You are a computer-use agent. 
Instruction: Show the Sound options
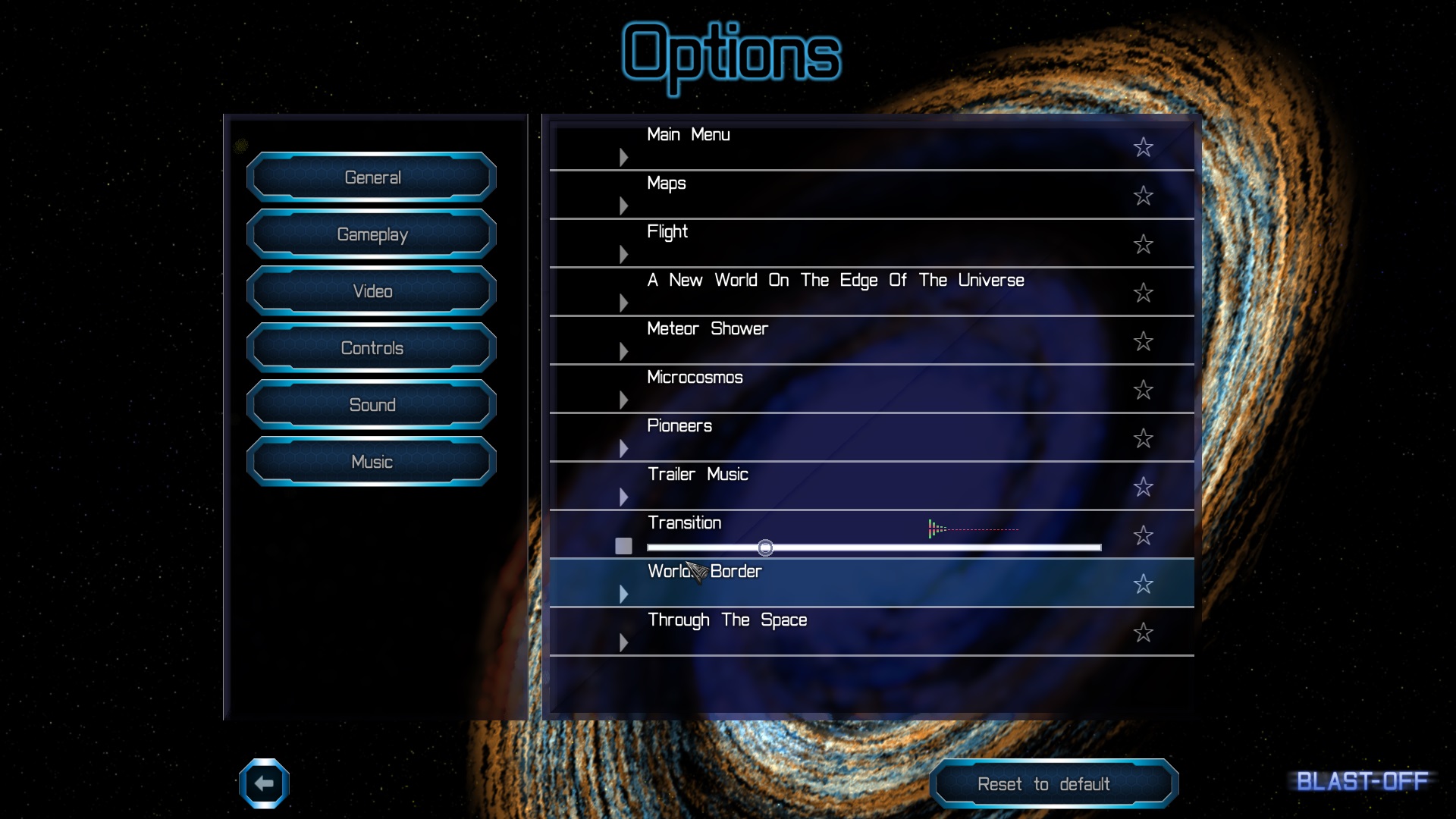pos(372,405)
